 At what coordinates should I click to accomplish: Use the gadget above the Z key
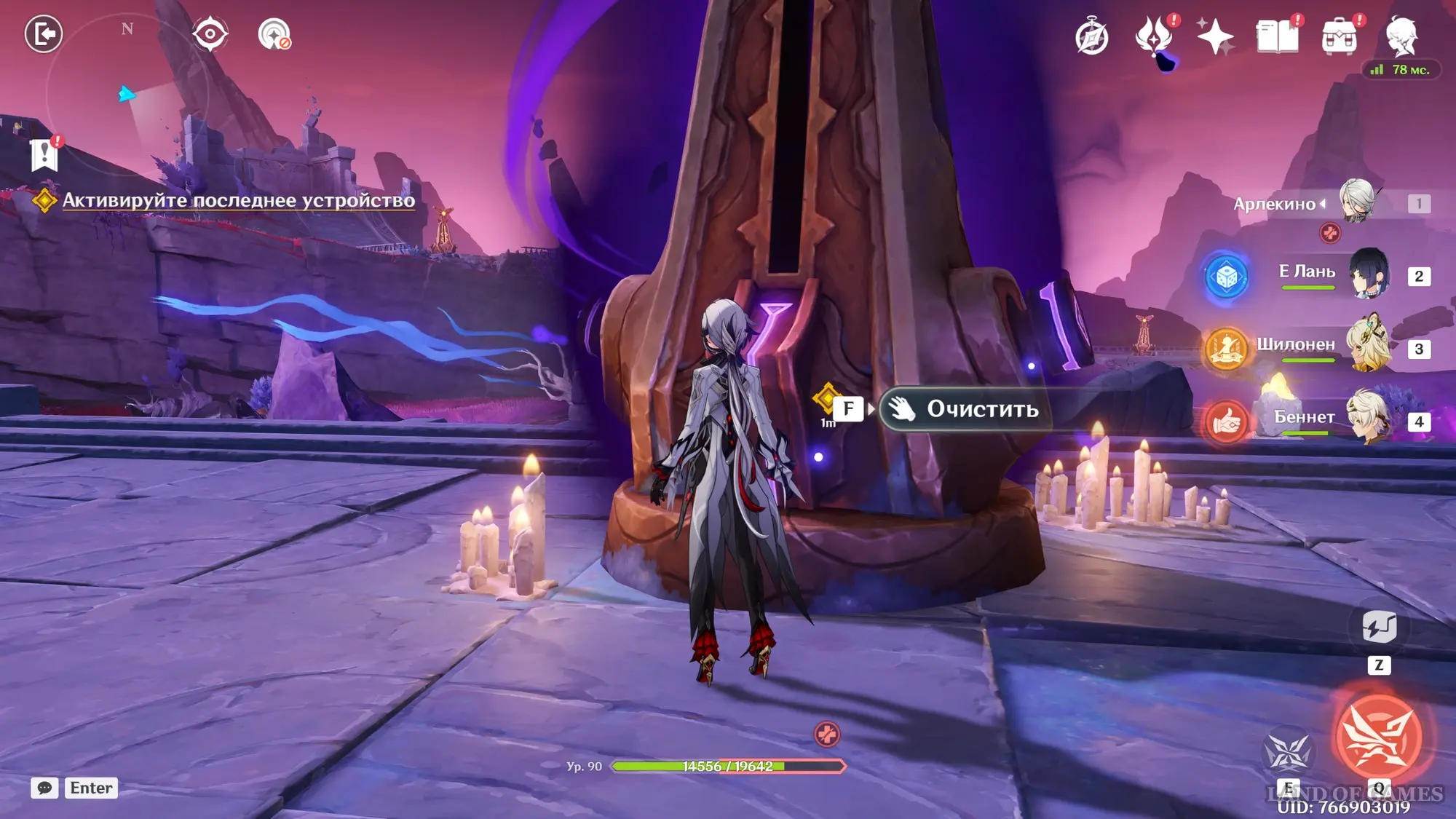point(1378,626)
